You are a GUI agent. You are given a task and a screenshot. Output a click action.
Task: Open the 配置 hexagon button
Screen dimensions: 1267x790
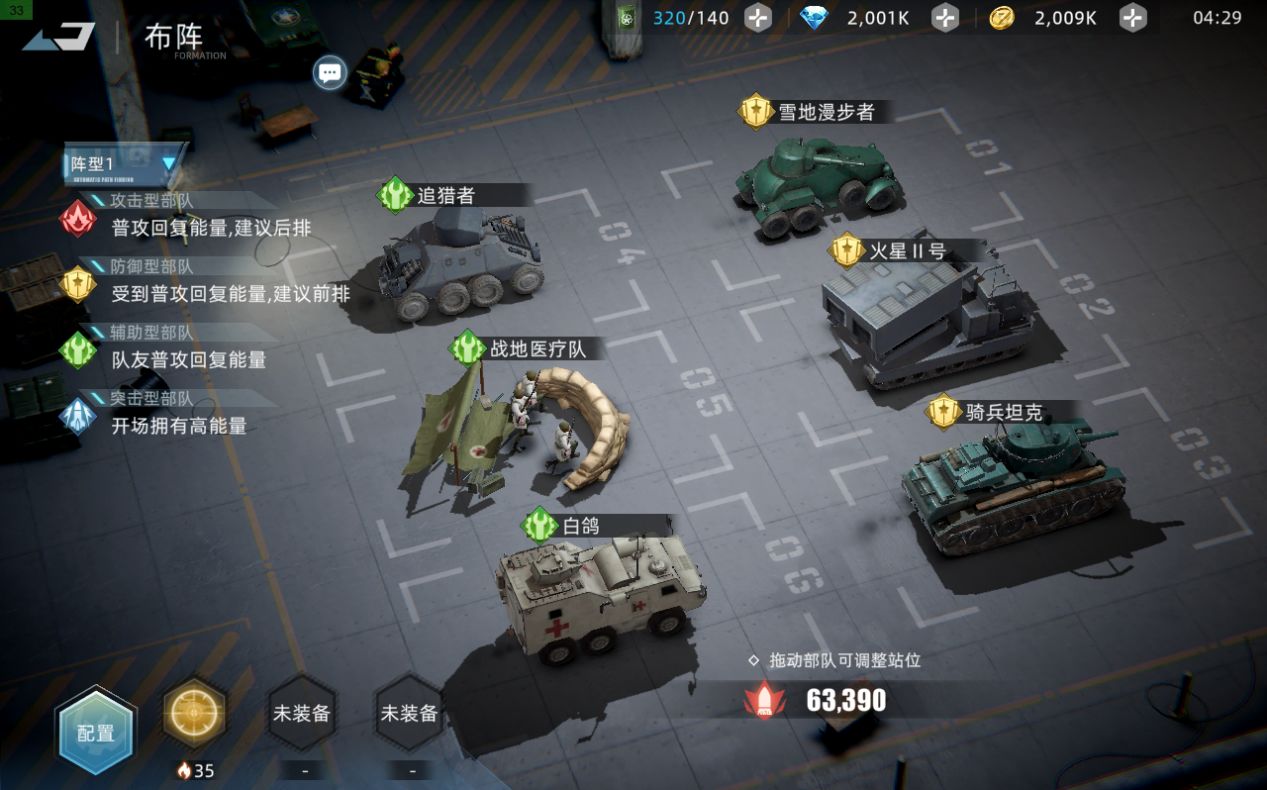point(95,731)
